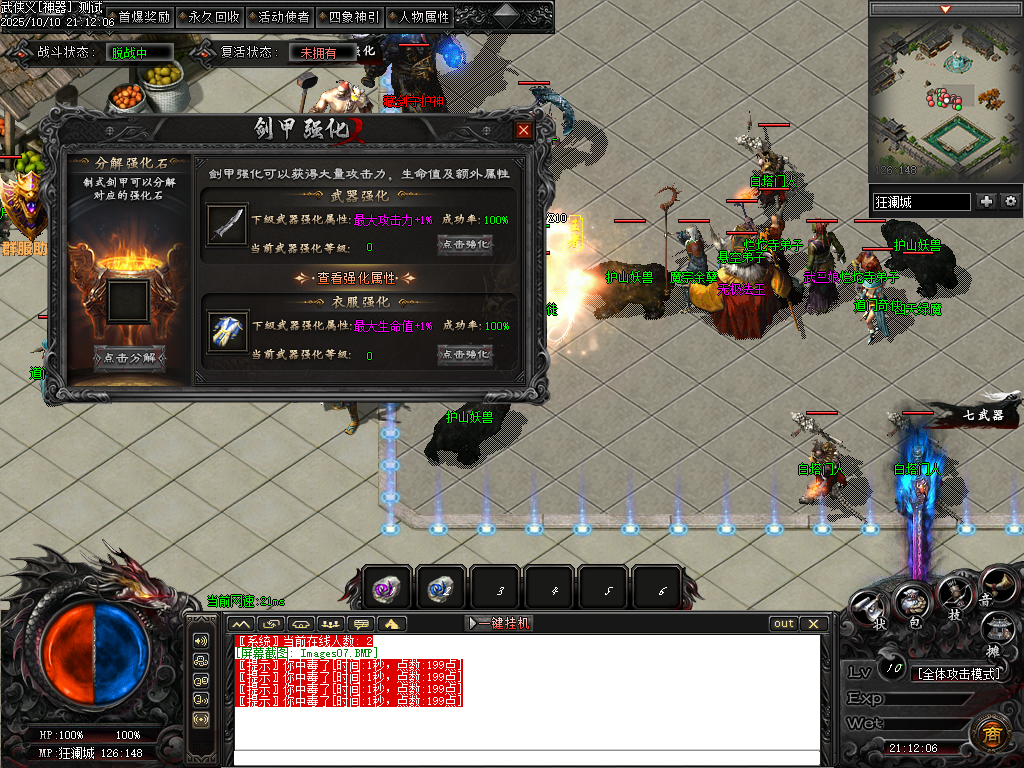This screenshot has width=1024, height=768.
Task: Click the out button on chat bar
Action: (784, 623)
